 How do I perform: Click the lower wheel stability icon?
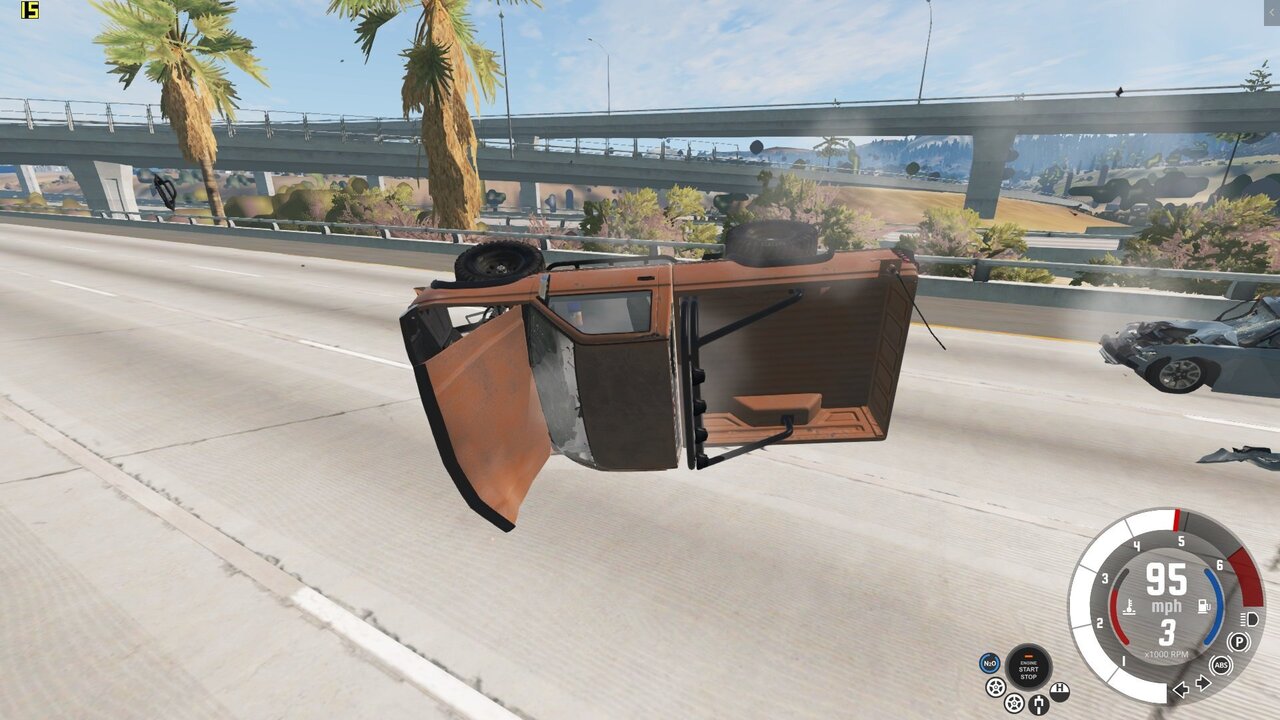1014,702
